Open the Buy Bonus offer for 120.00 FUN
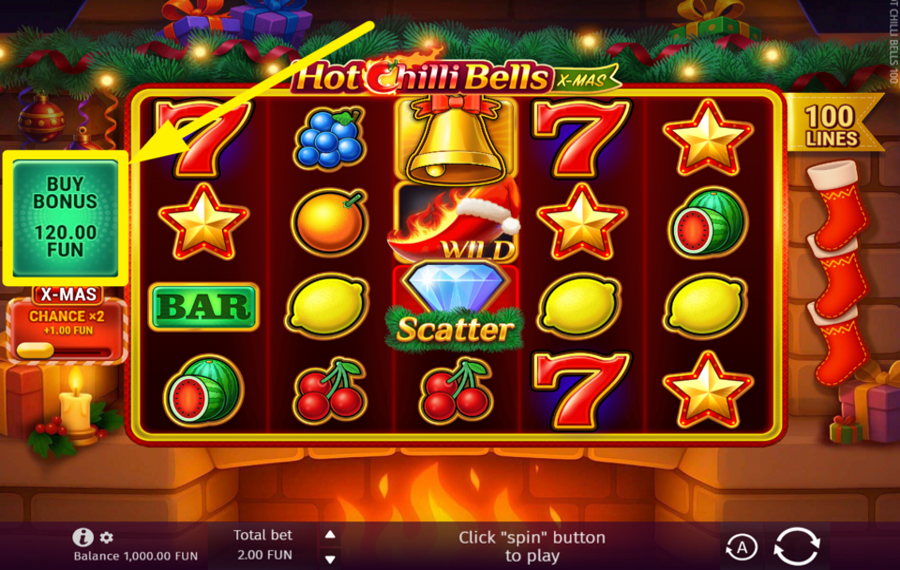 66,217
